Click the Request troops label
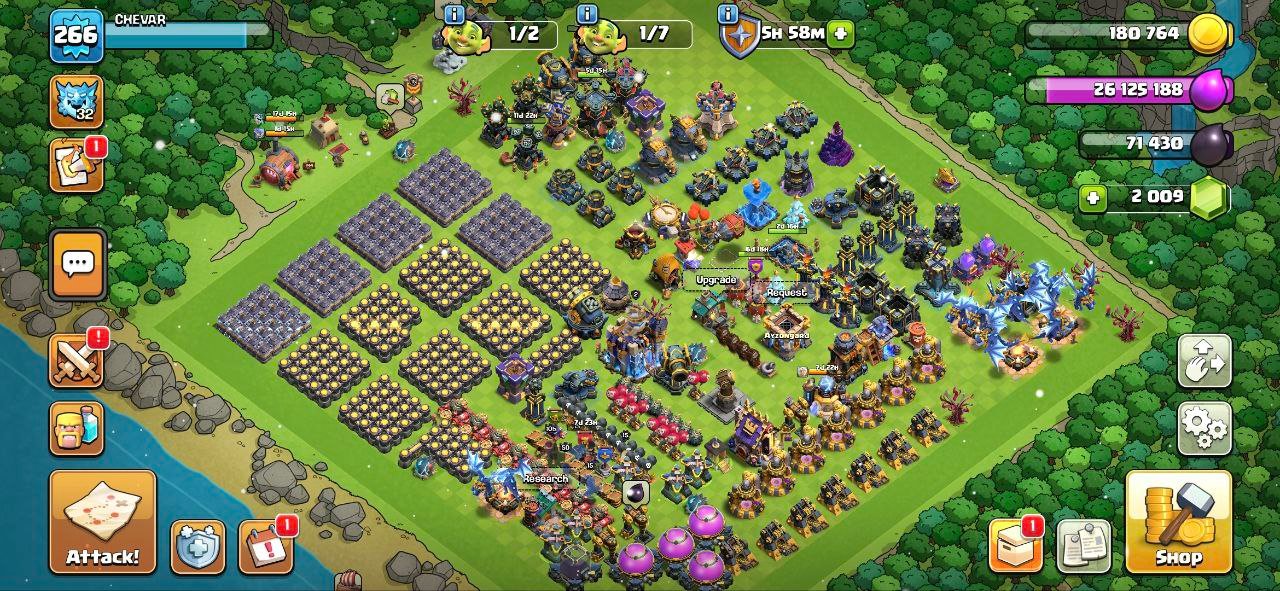This screenshot has width=1280, height=591. click(x=786, y=292)
